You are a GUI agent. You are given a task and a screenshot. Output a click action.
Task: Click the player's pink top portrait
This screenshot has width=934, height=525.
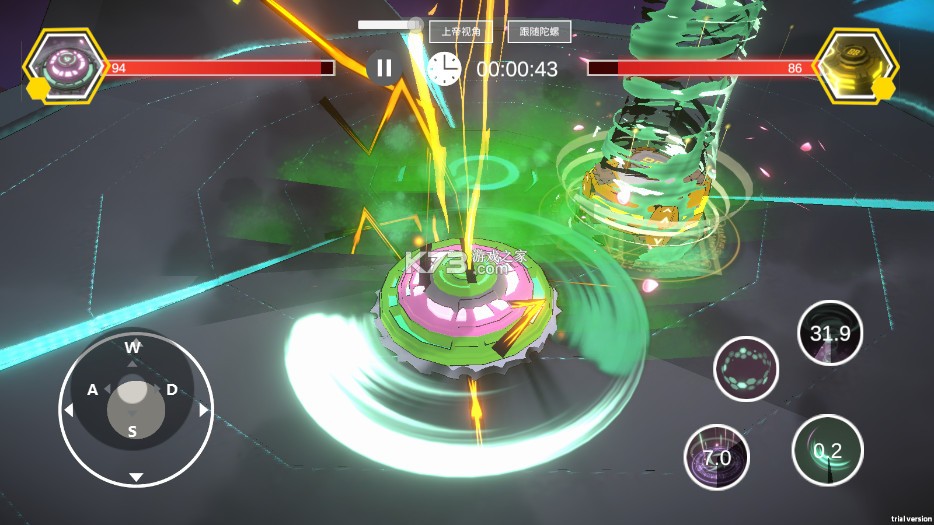[x=66, y=65]
